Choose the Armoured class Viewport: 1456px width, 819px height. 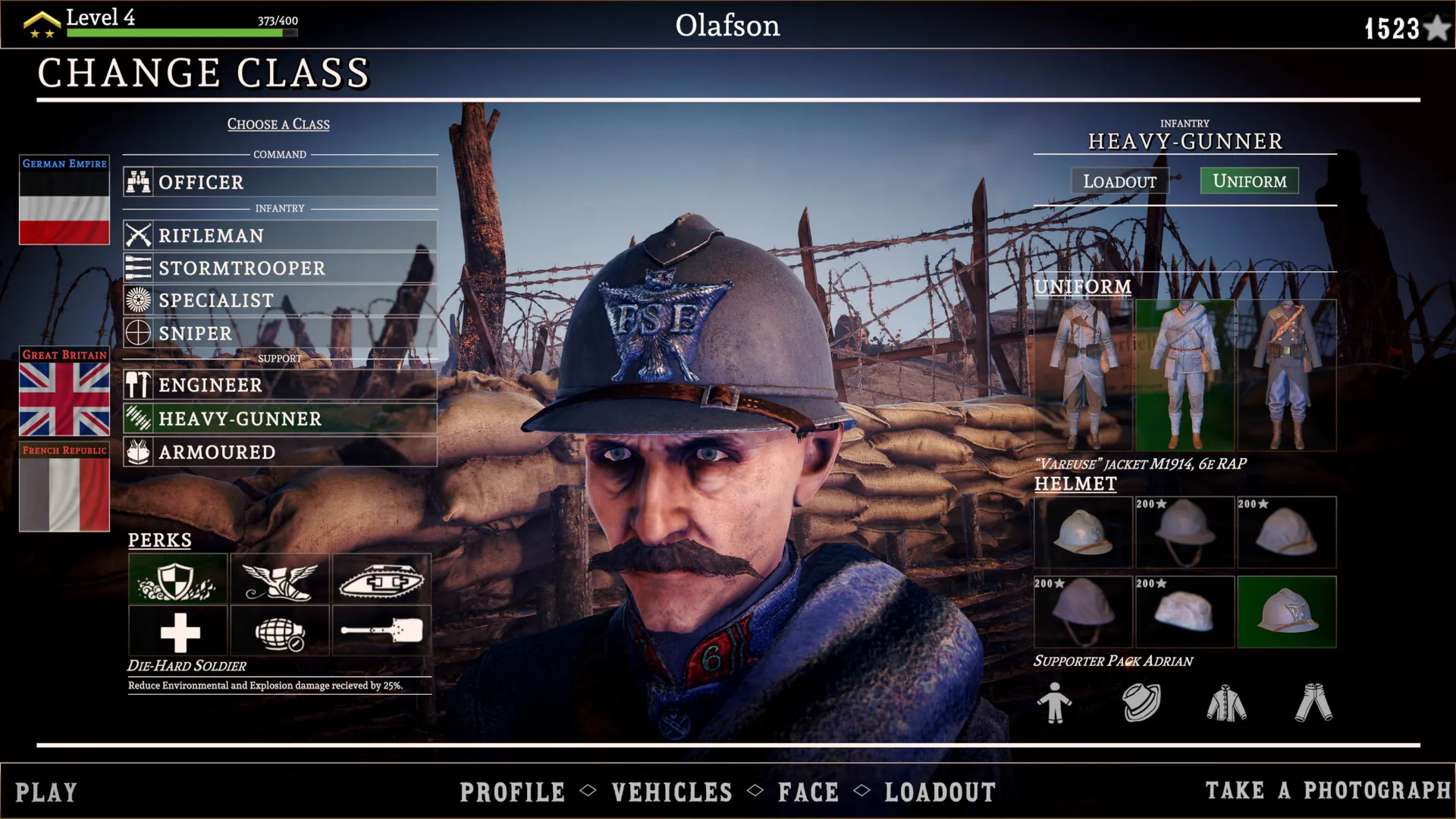pyautogui.click(x=280, y=452)
